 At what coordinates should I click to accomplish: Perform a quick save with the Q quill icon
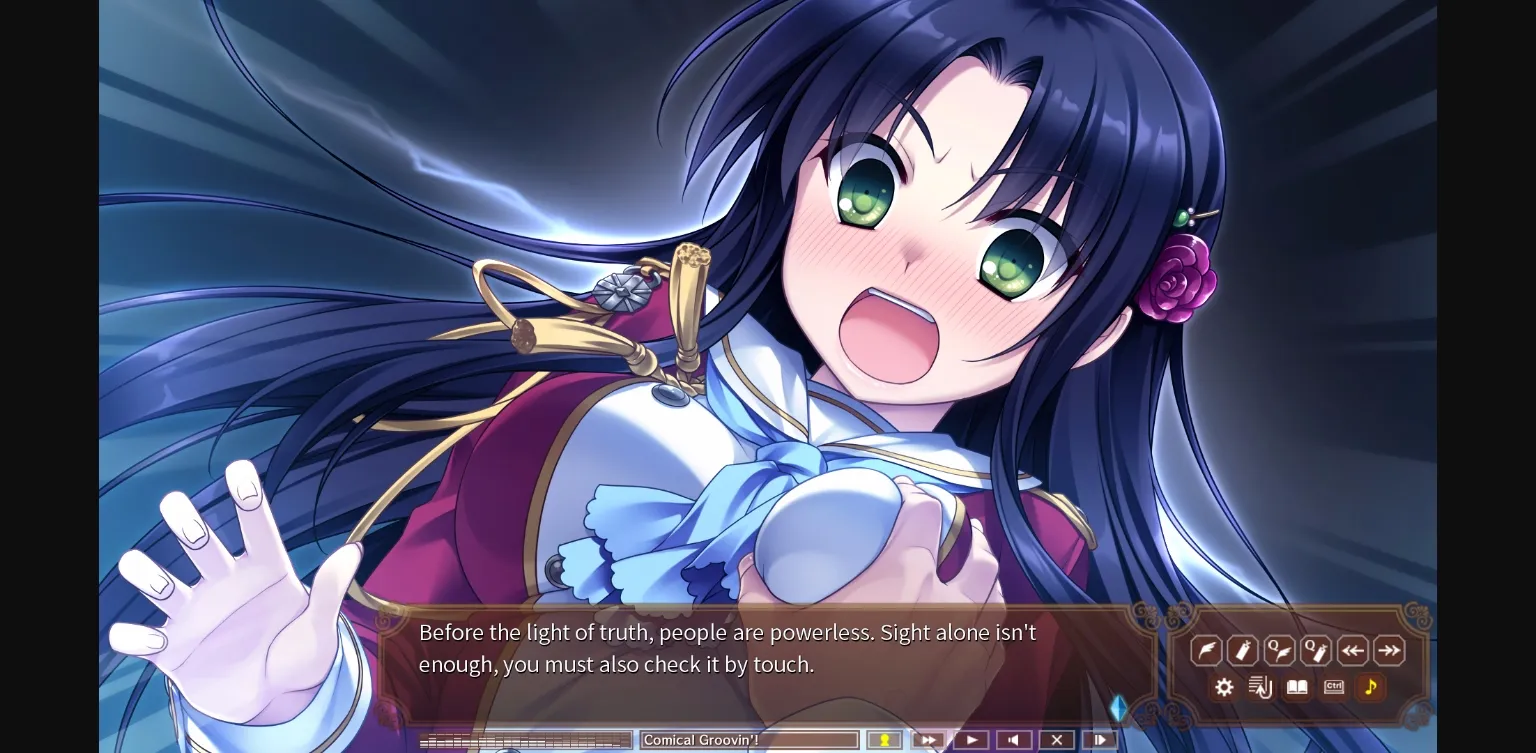[1277, 650]
